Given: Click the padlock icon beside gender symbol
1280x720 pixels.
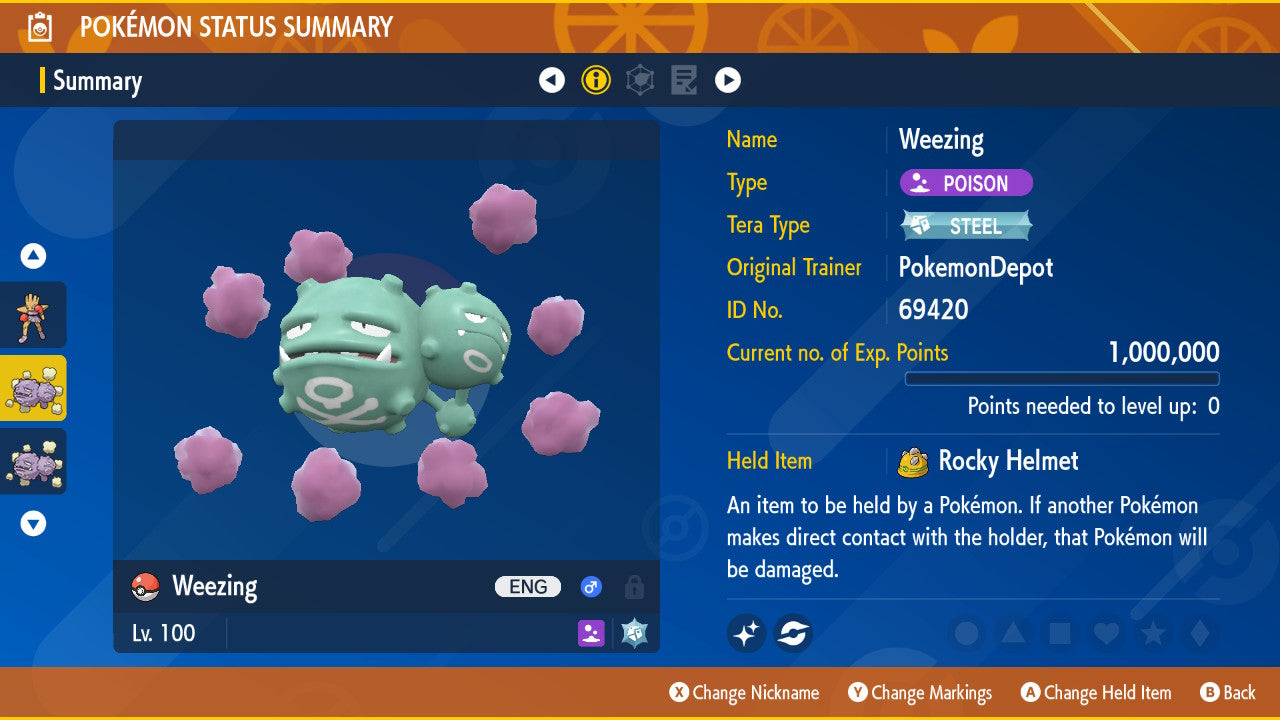Looking at the screenshot, I should (x=633, y=587).
